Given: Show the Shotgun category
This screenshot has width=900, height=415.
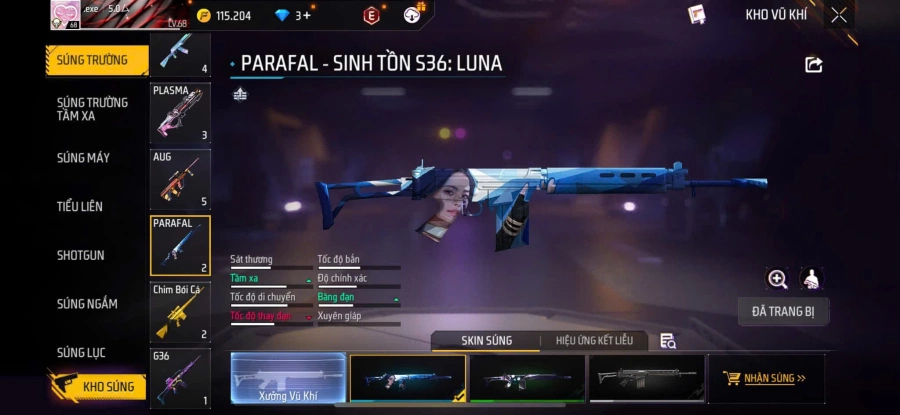Looking at the screenshot, I should point(81,255).
